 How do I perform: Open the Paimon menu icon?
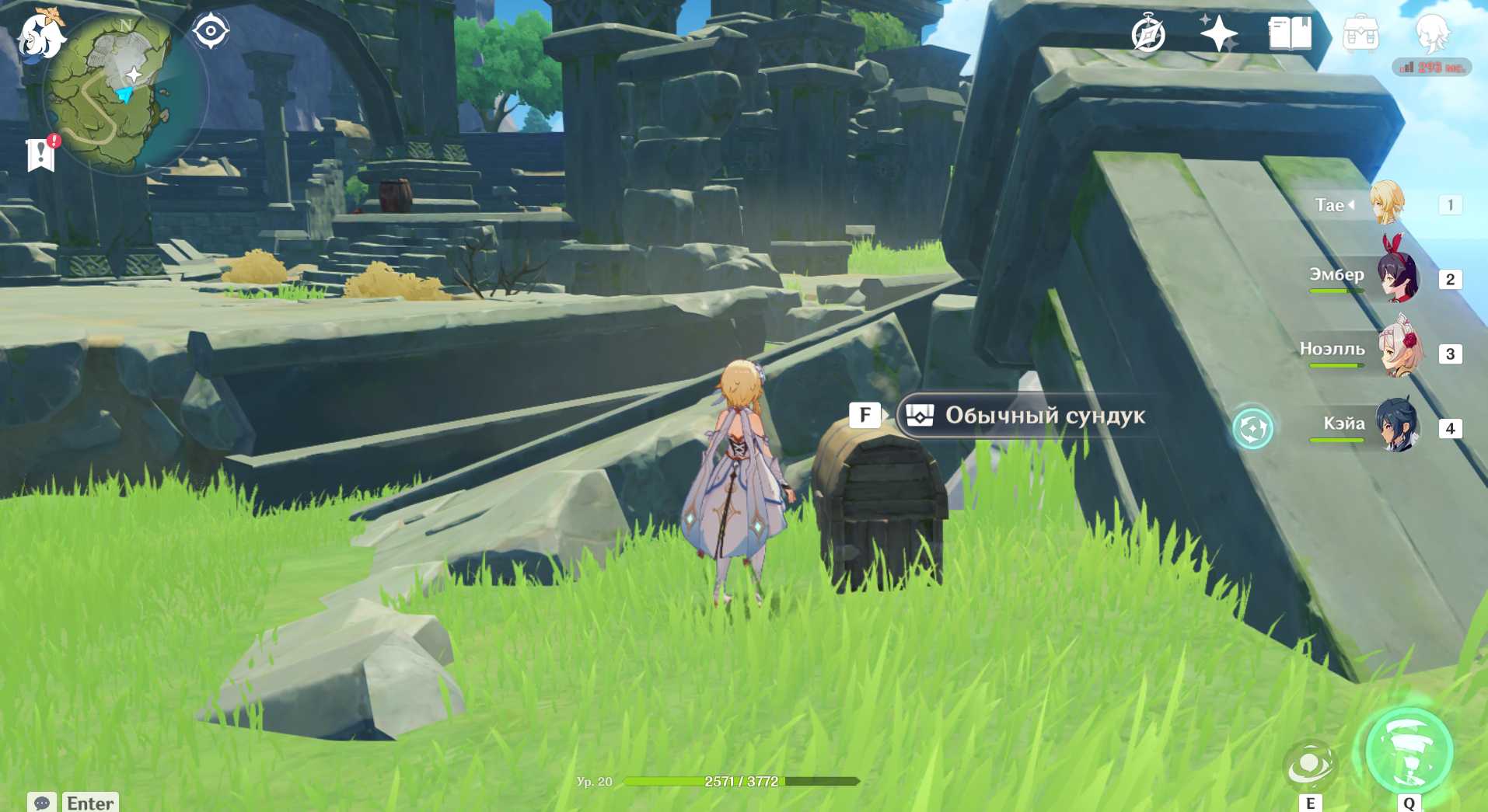click(x=40, y=37)
